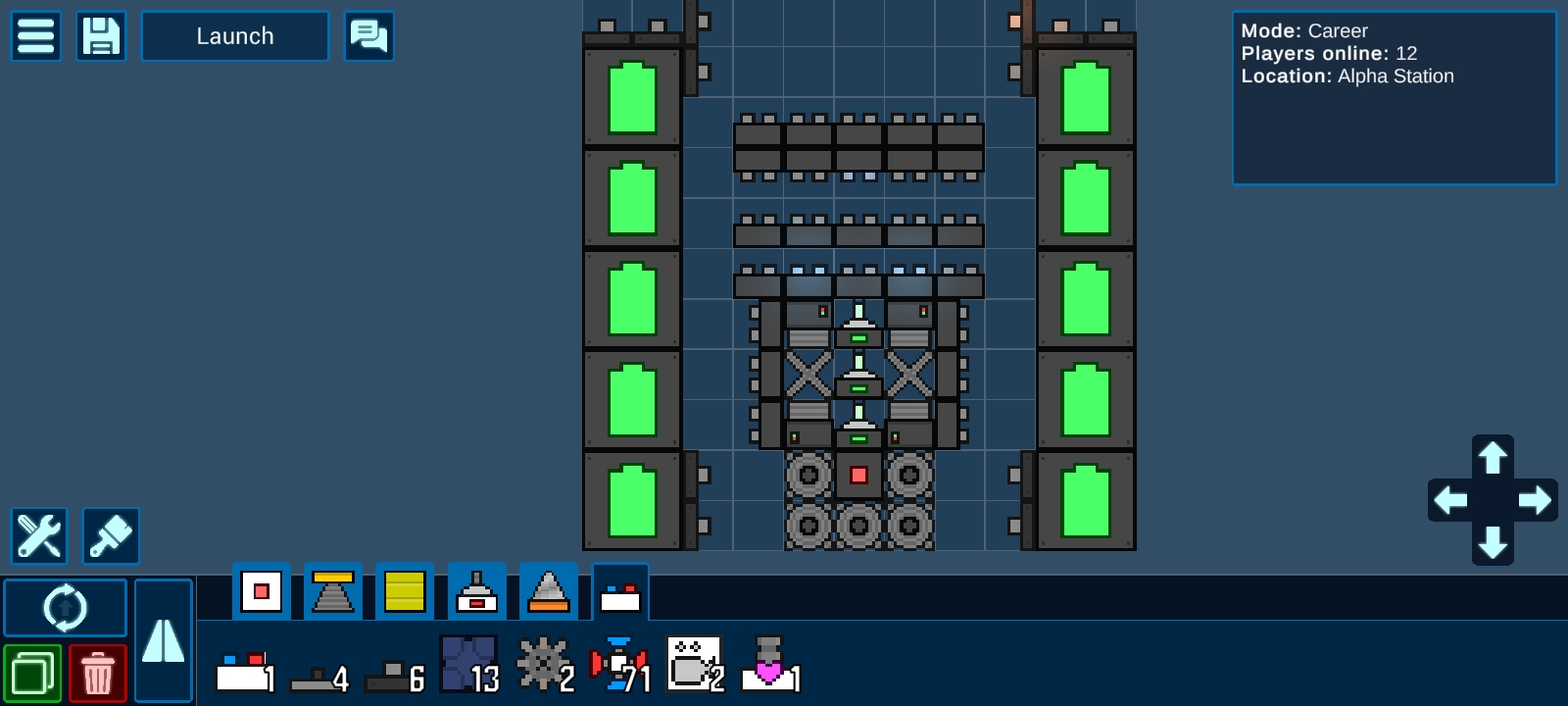Move the view up with the arrow pad
The height and width of the screenshot is (706, 1568).
click(1493, 458)
